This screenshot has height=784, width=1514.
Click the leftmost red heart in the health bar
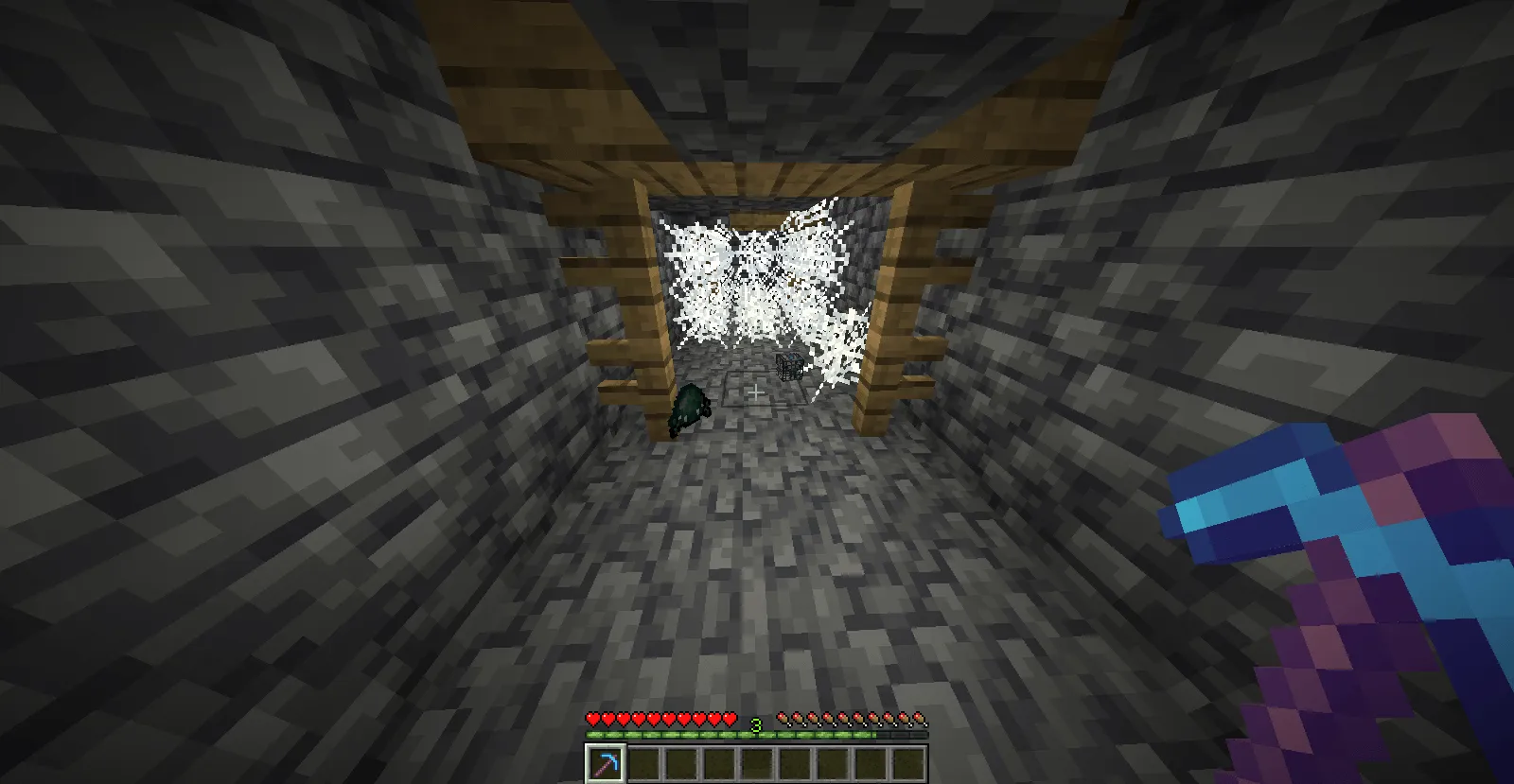pyautogui.click(x=592, y=720)
